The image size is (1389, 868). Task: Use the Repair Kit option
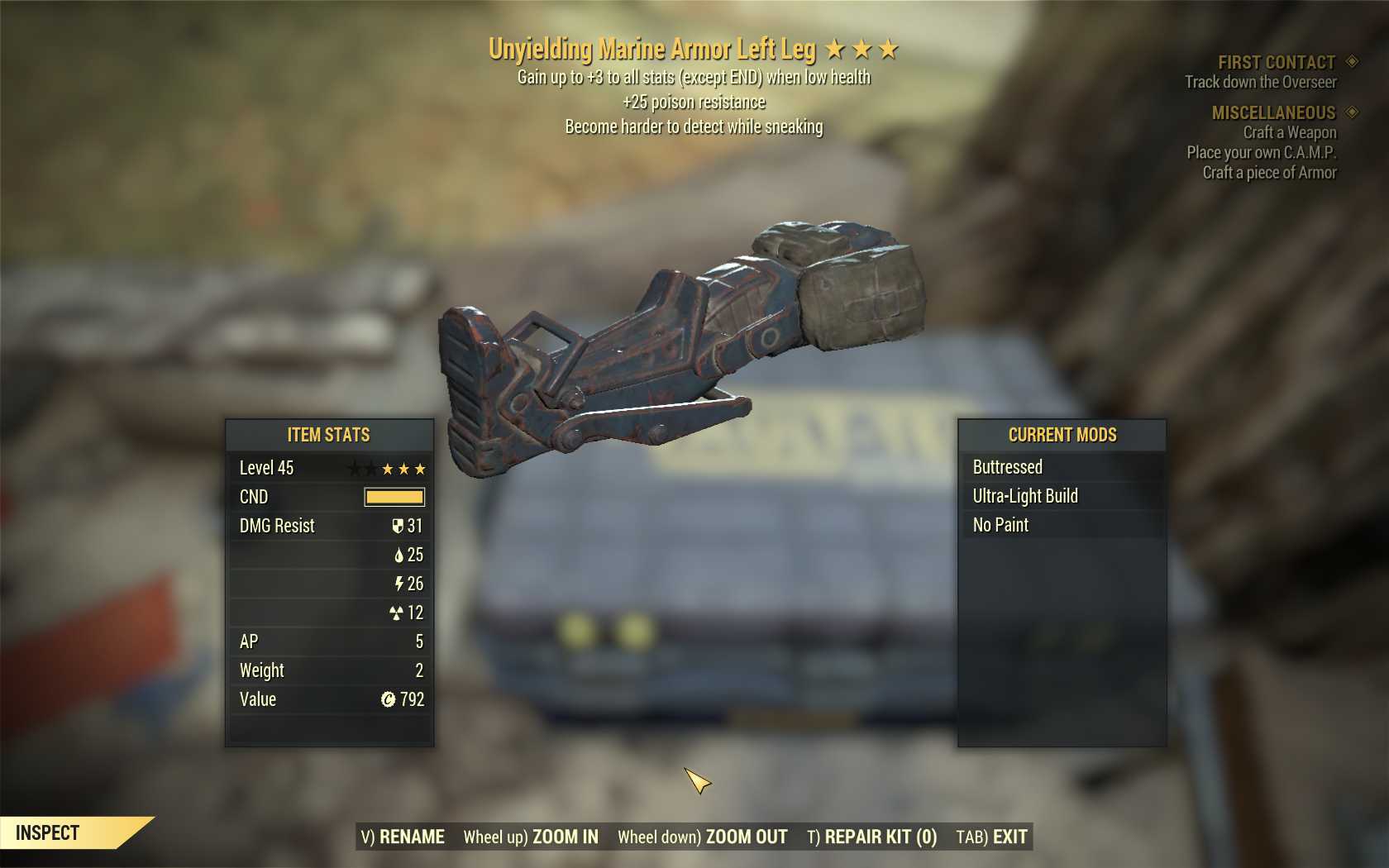(x=871, y=837)
